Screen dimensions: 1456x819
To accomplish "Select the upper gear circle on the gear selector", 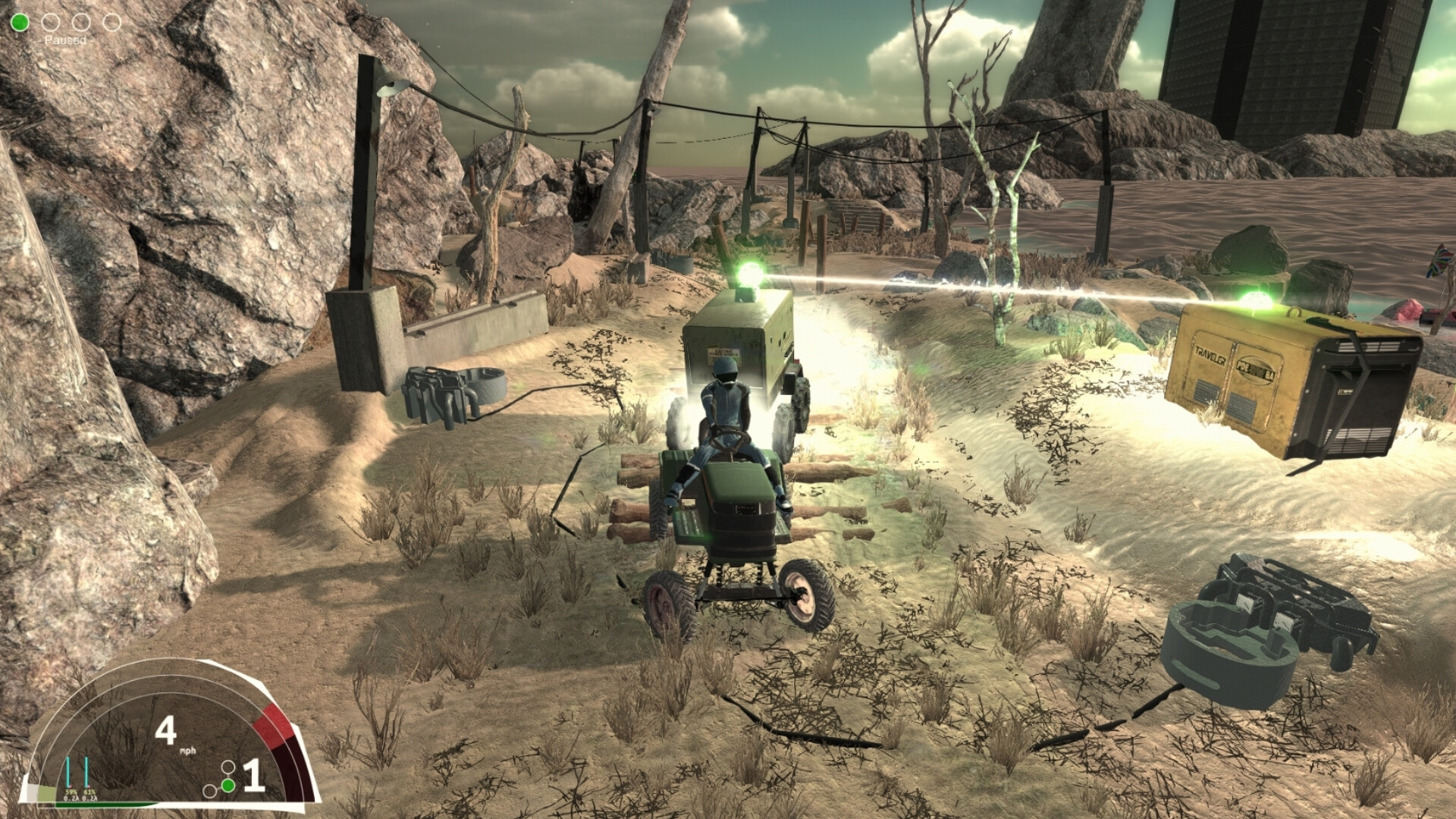I will pyautogui.click(x=228, y=768).
